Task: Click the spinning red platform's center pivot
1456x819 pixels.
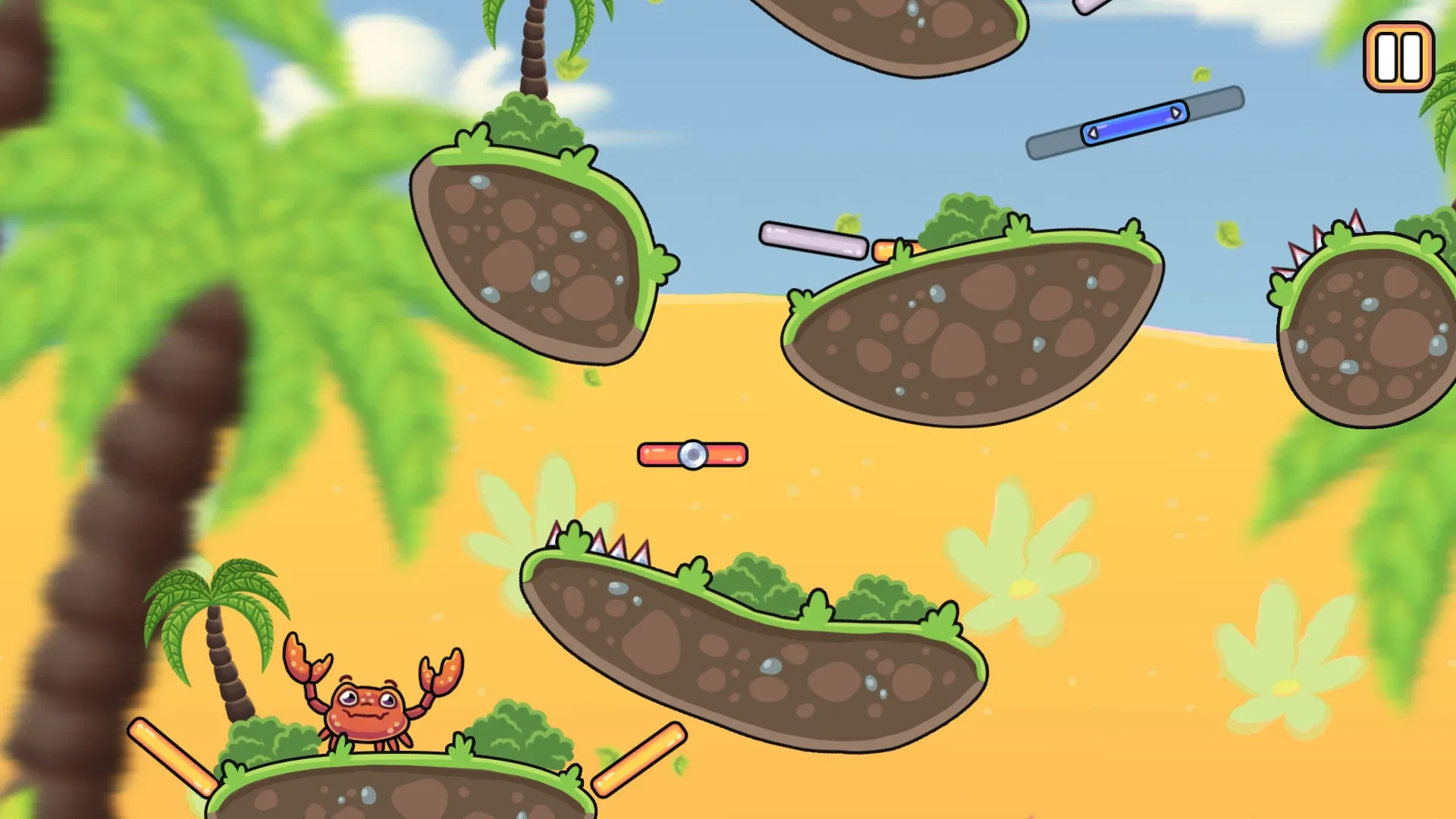Action: pos(692,455)
